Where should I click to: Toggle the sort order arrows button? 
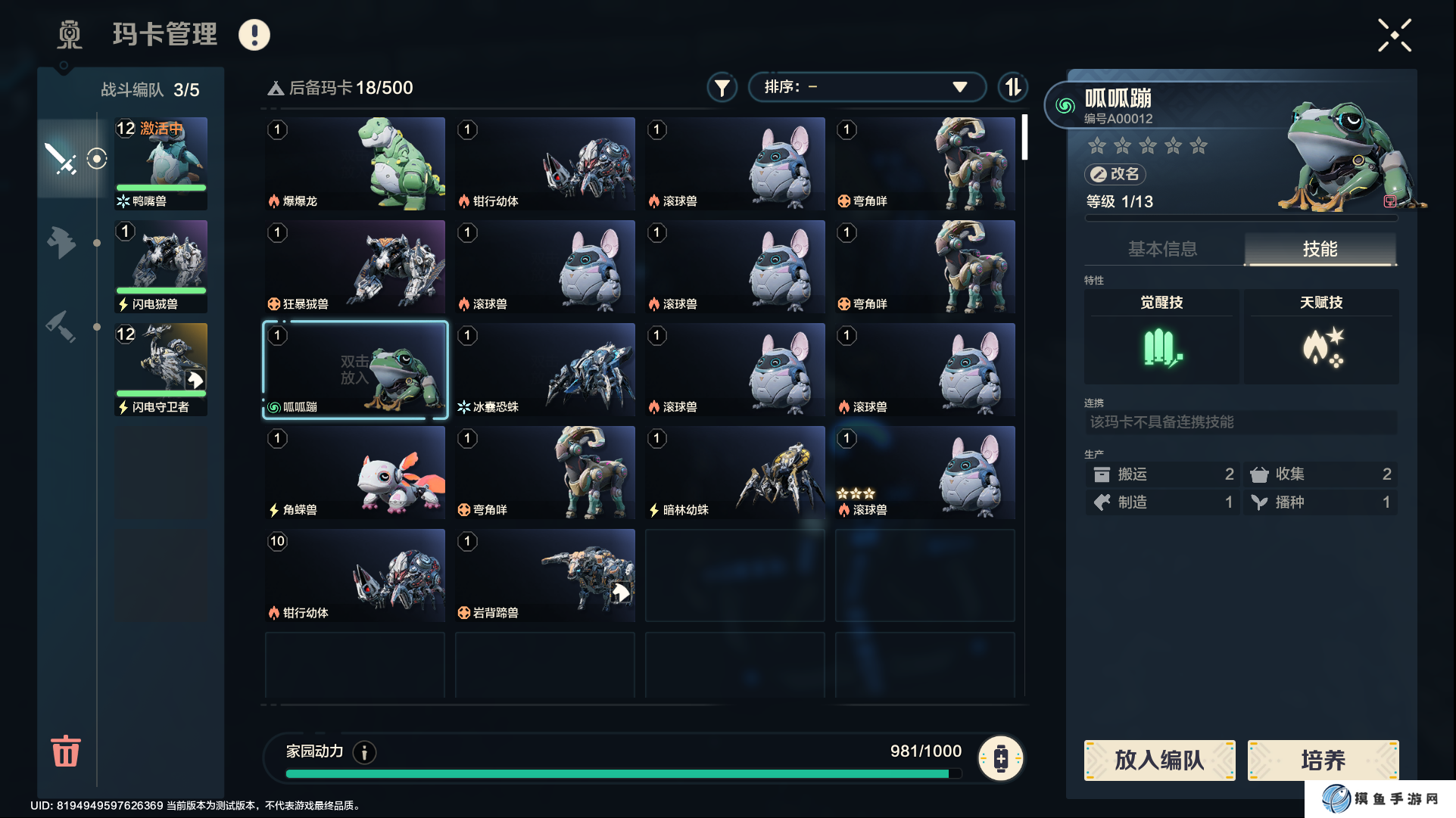pyautogui.click(x=1012, y=88)
